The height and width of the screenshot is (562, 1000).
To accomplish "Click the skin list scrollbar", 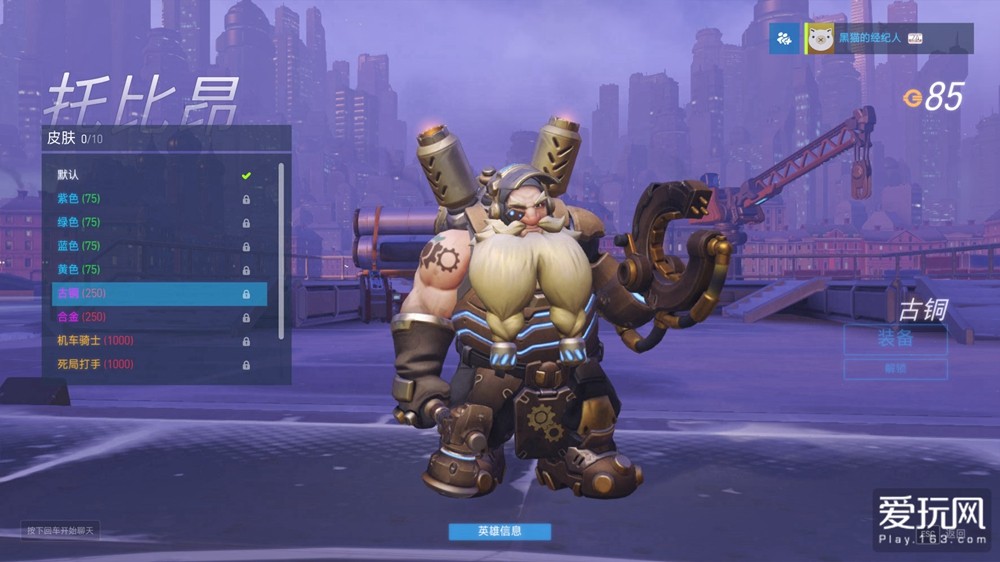I will (x=281, y=250).
